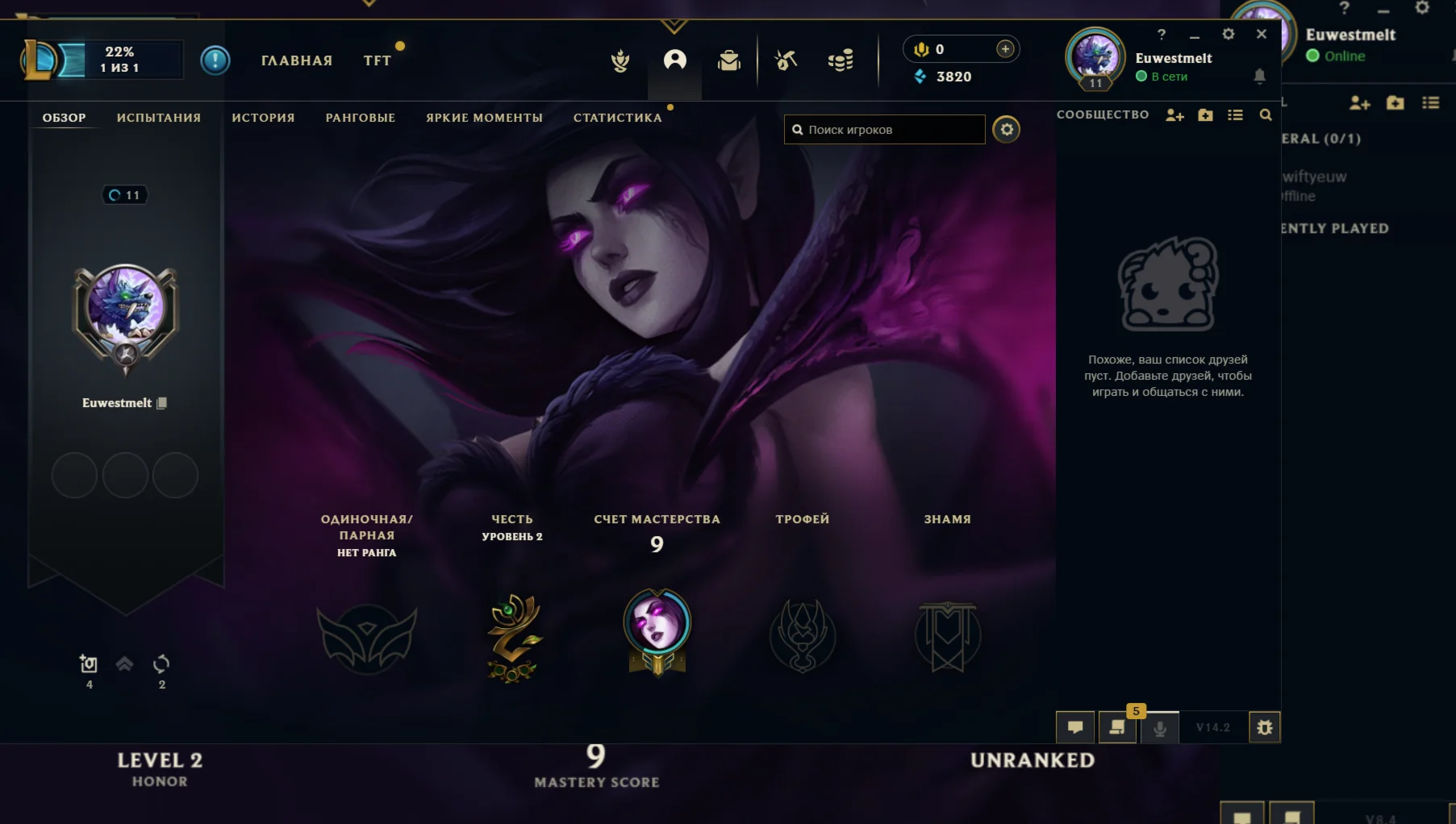Open the Collection briefcase icon
This screenshot has width=1456, height=824.
coord(728,60)
